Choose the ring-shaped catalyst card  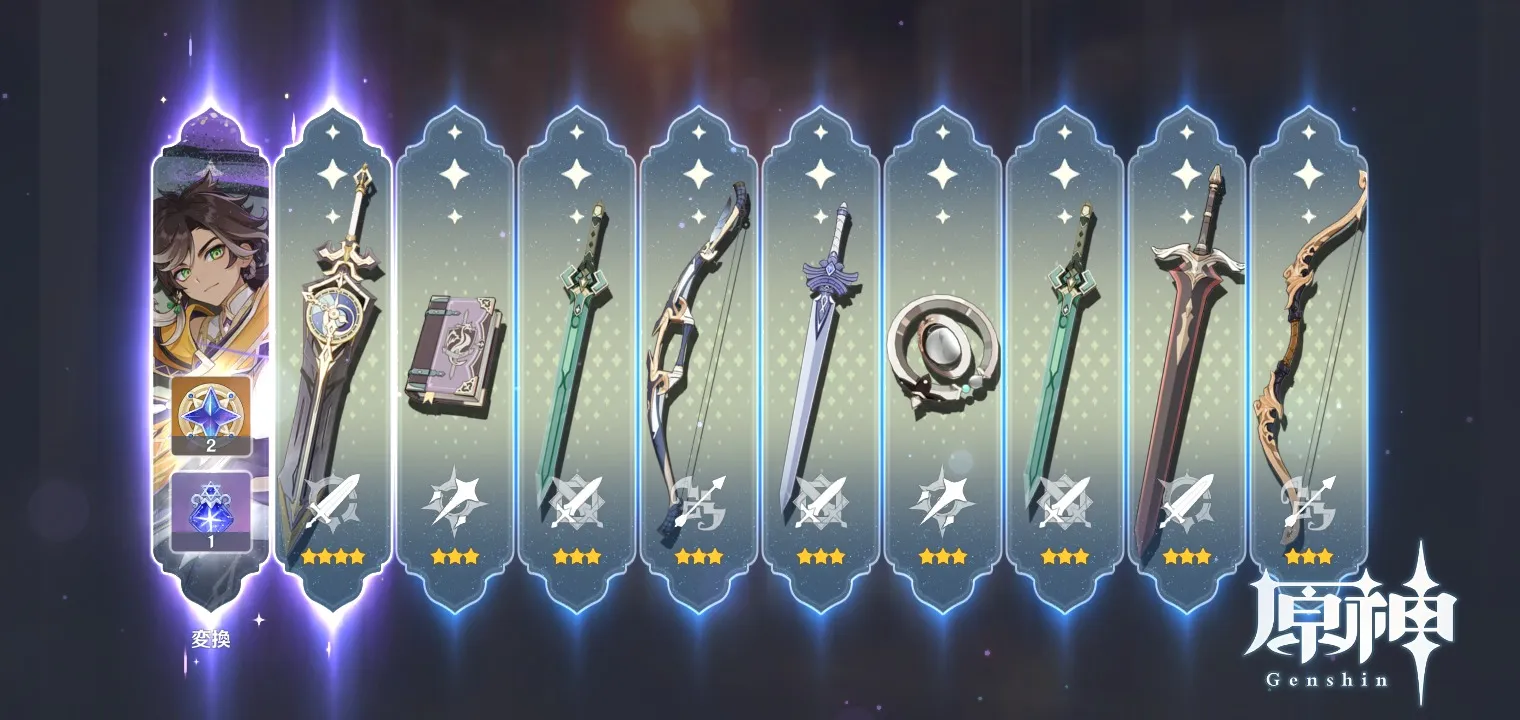[x=942, y=350]
